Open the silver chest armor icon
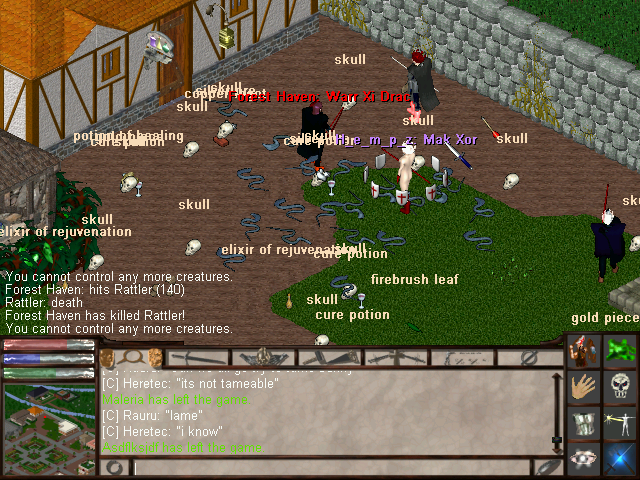640x480 pixels. pos(583,423)
